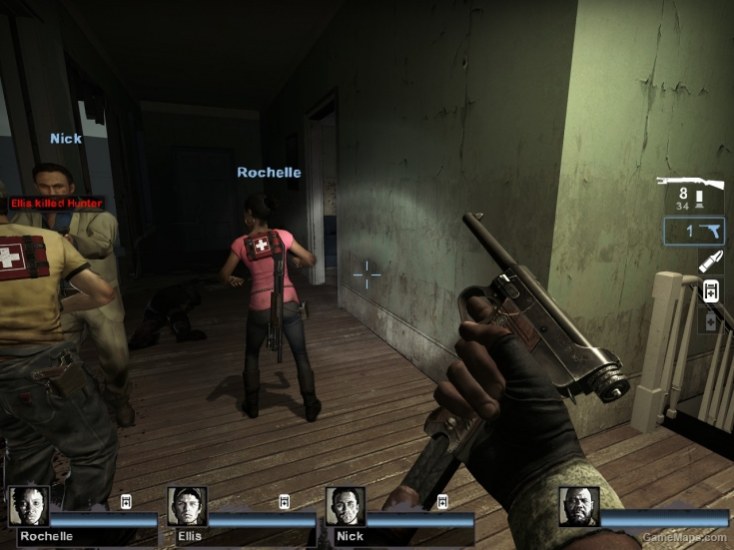Click Ellis's teammate portrait

pos(187,507)
